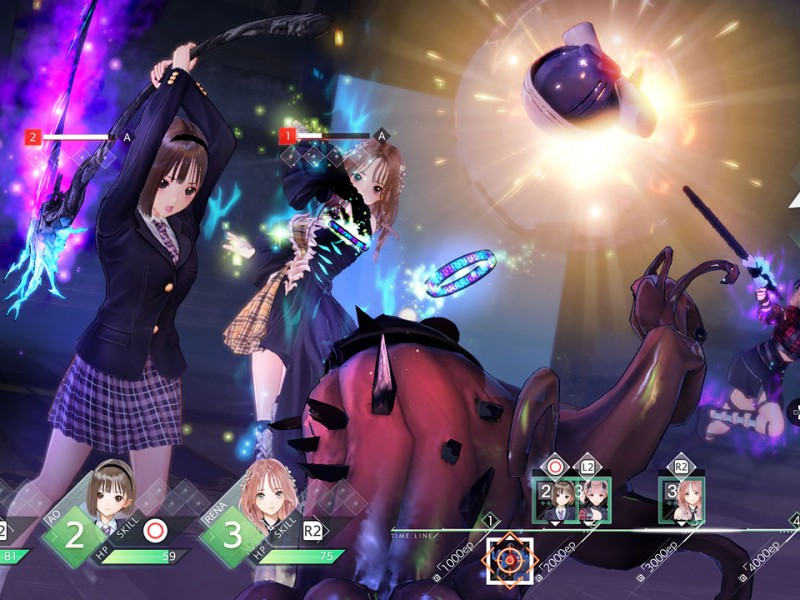Viewport: 800px width, 600px height.
Task: Click Ao's green diamond ether level 2
Action: (x=74, y=534)
